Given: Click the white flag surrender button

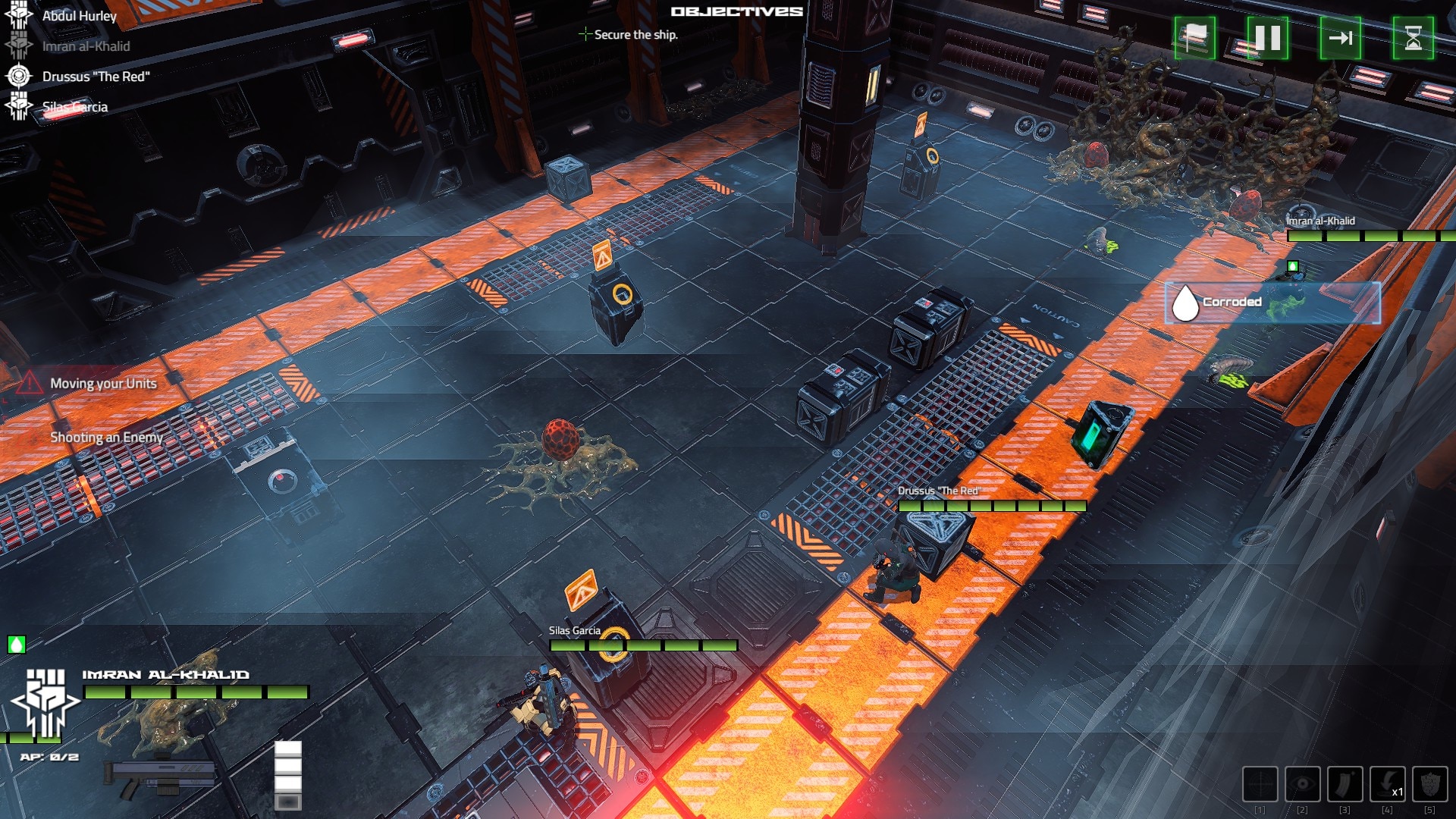Looking at the screenshot, I should coord(1194,38).
